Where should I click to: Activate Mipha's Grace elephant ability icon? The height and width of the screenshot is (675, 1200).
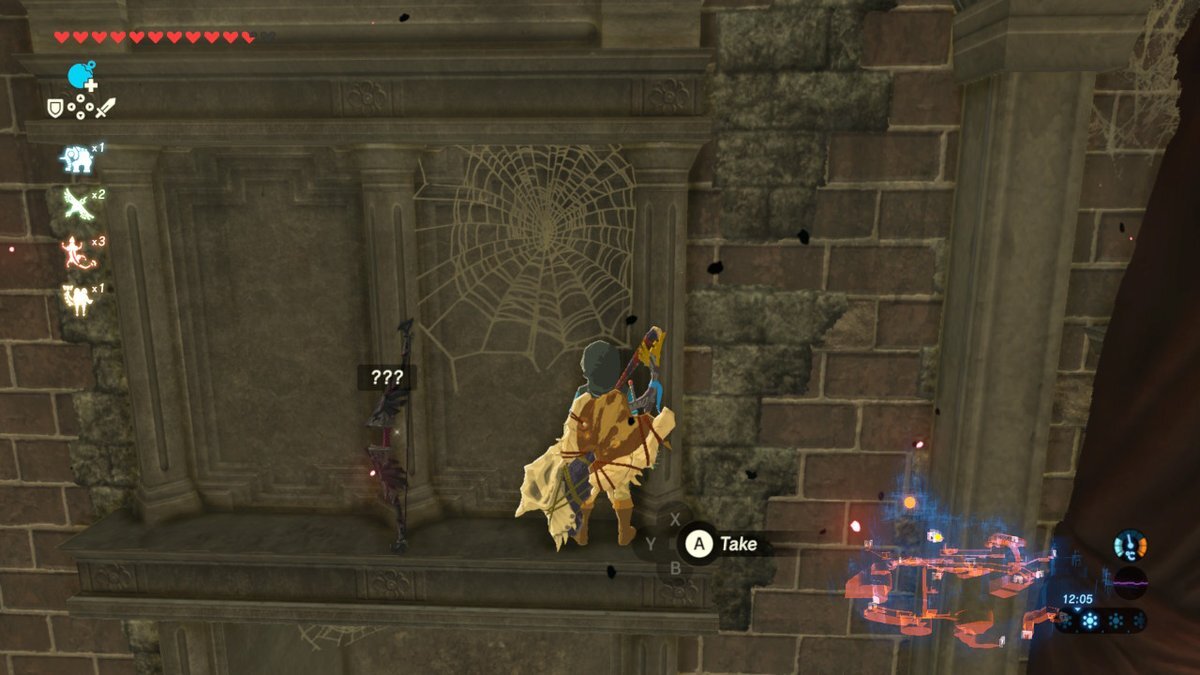click(78, 160)
